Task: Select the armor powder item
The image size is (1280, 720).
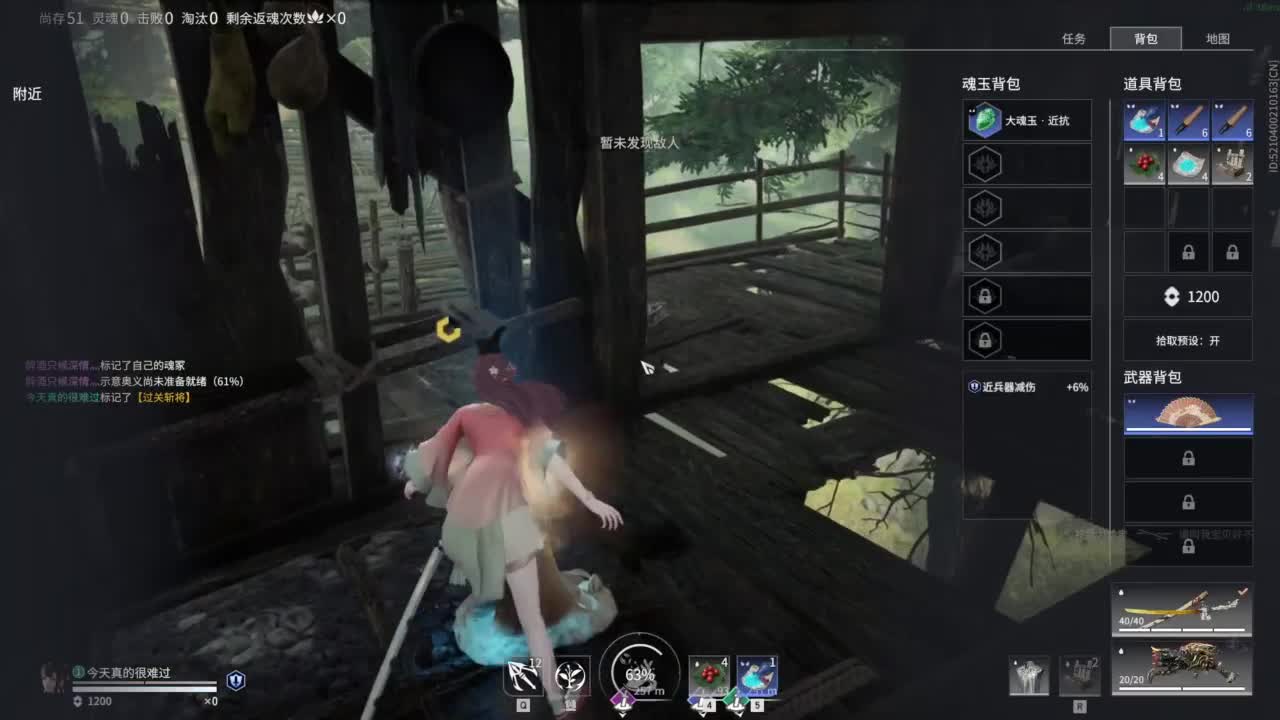Action: [1188, 164]
